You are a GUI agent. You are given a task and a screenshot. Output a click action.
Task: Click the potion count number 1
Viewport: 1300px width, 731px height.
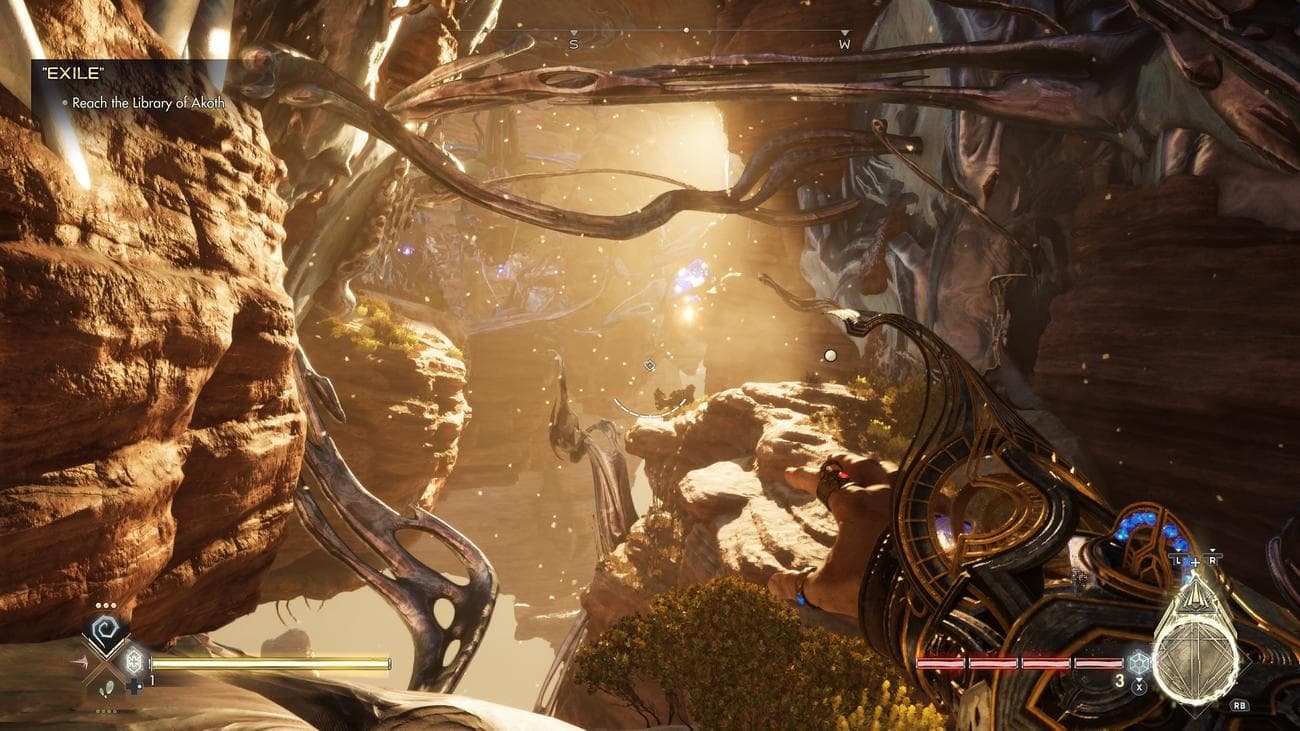pyautogui.click(x=152, y=679)
